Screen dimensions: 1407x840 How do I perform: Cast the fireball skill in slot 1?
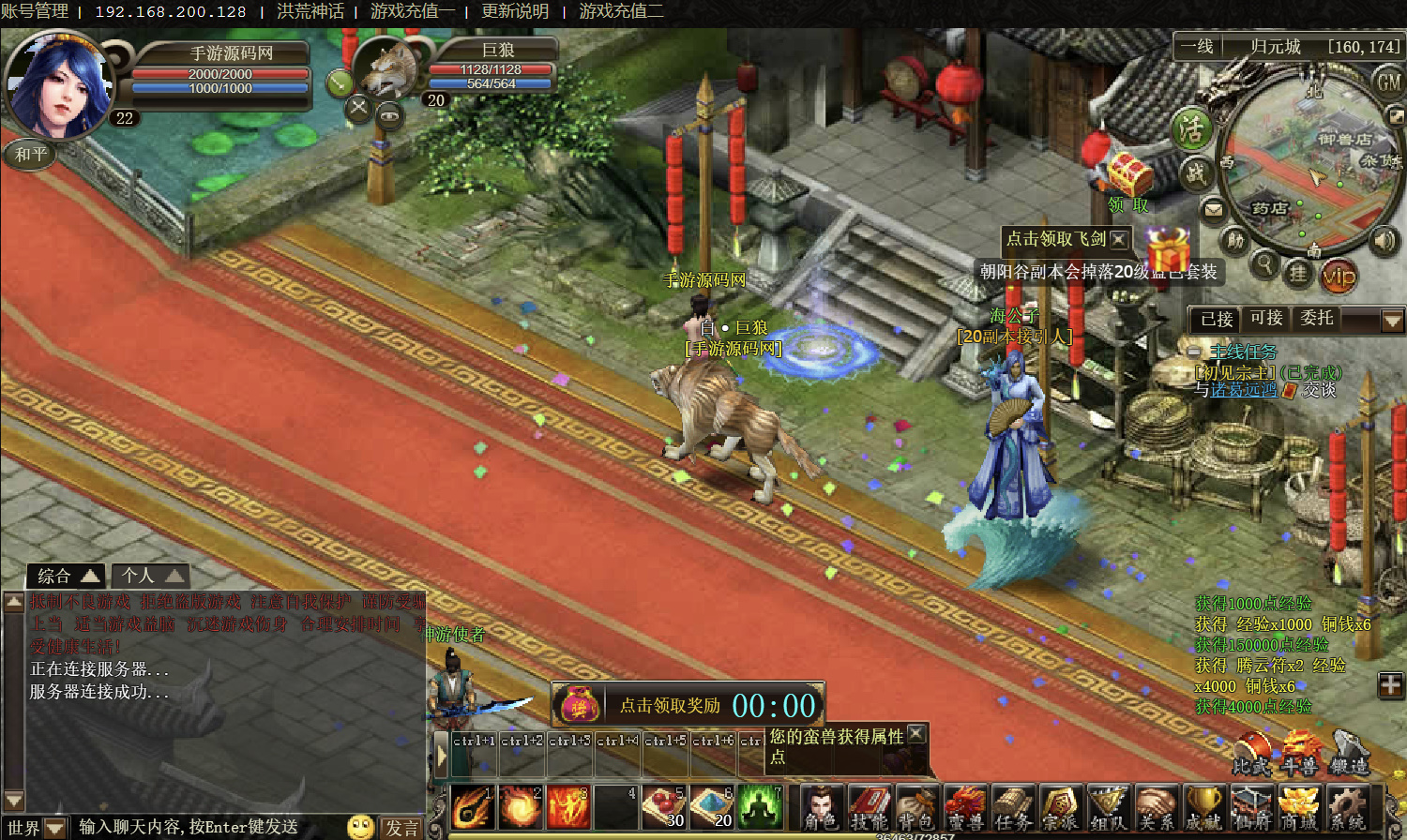(472, 806)
